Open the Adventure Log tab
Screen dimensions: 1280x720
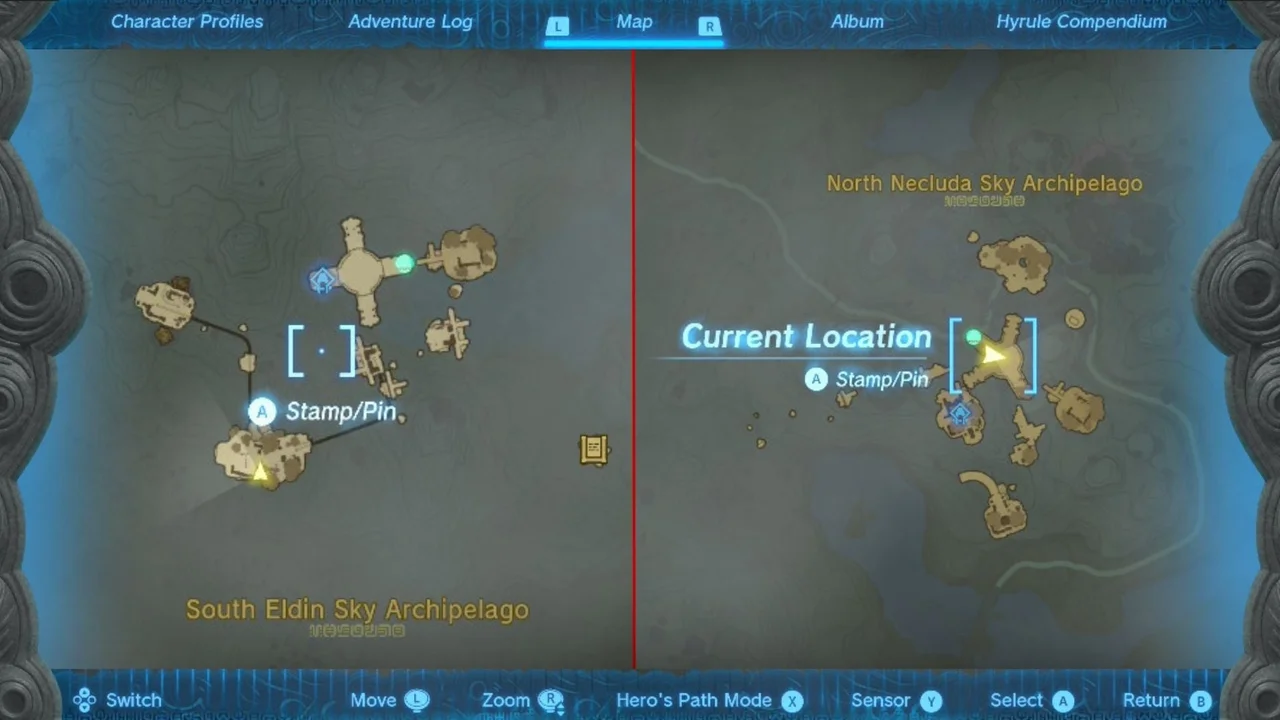tap(410, 21)
